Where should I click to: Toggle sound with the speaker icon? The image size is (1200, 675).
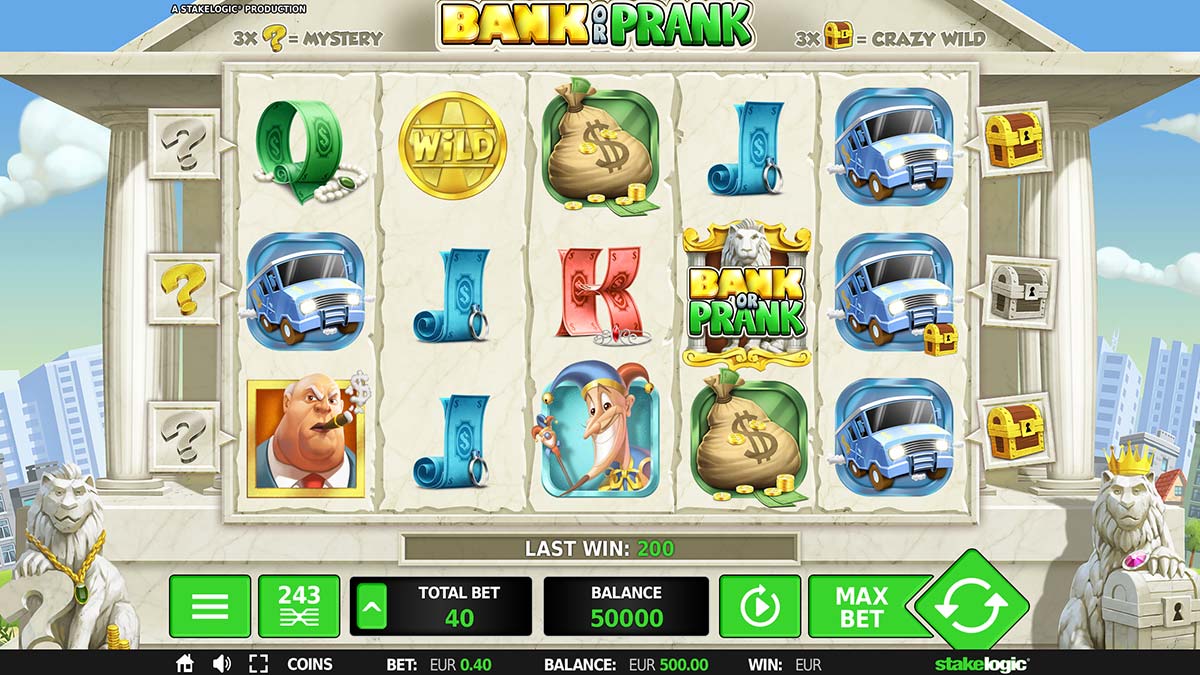222,664
